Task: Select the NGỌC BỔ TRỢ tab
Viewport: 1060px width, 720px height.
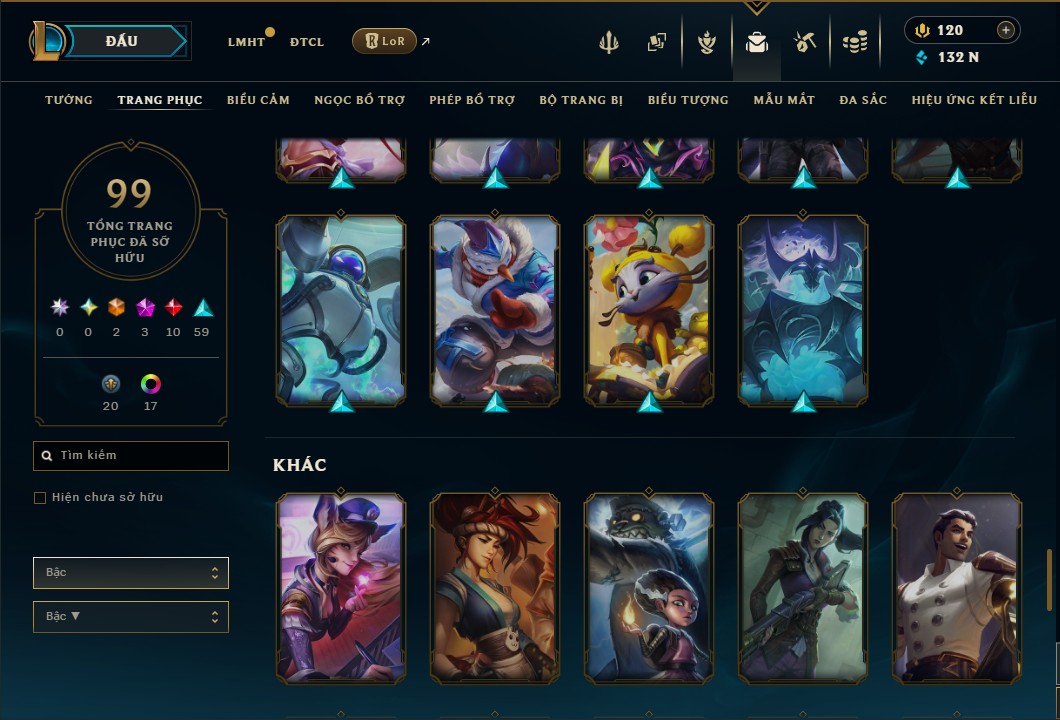Action: [359, 100]
